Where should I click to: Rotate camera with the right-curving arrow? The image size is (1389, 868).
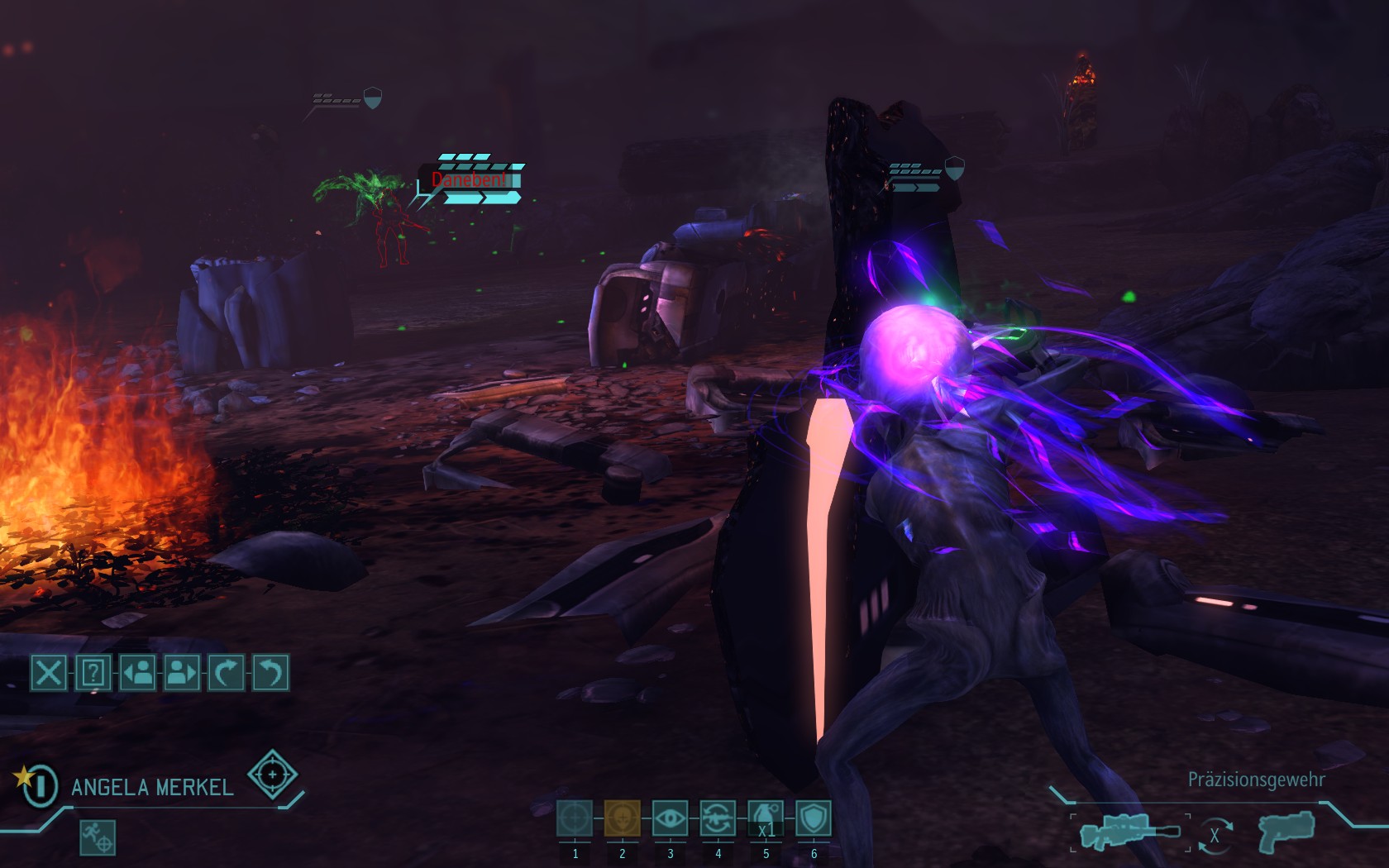pyautogui.click(x=226, y=673)
